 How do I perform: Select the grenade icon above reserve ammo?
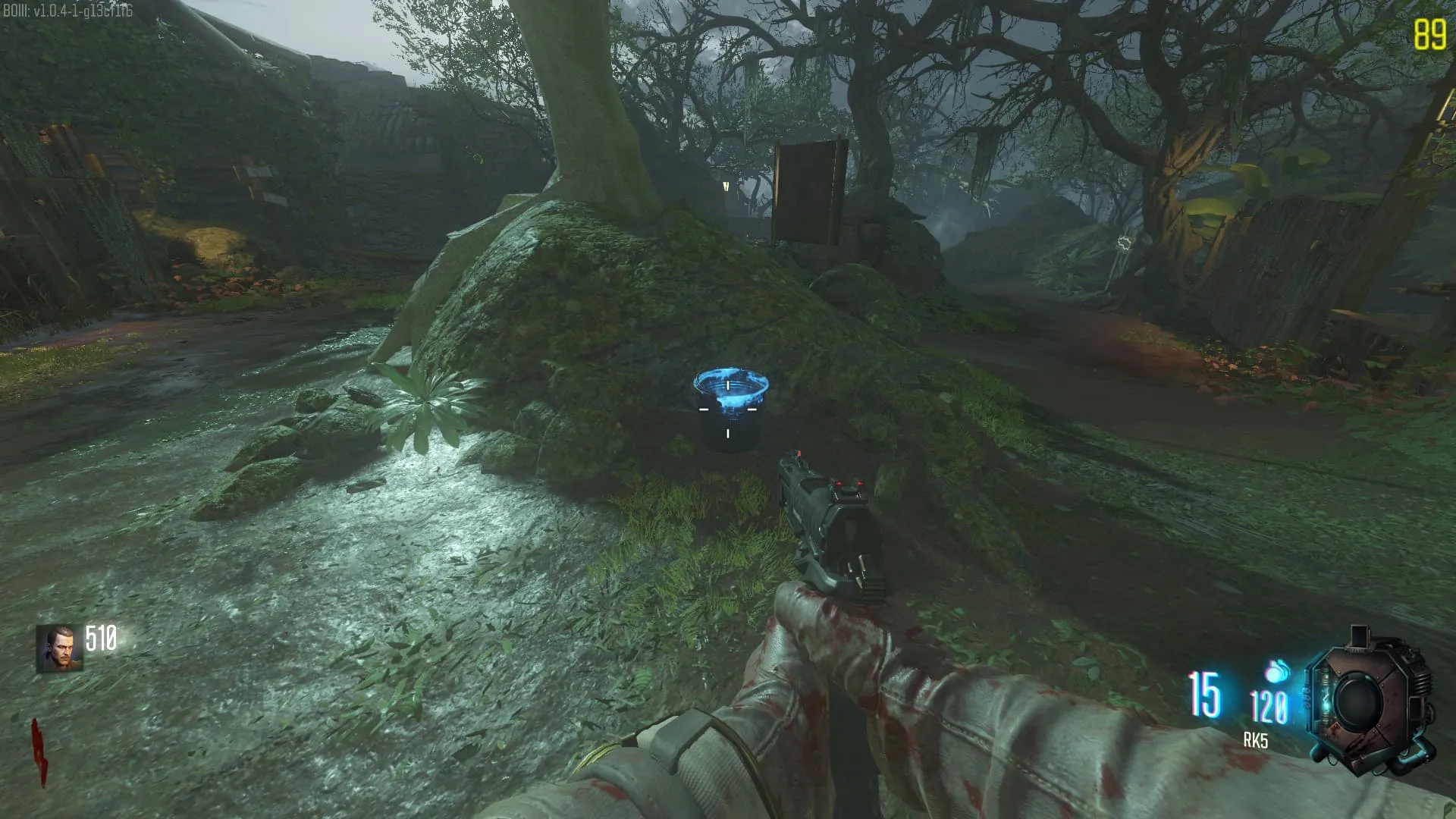pyautogui.click(x=1277, y=671)
